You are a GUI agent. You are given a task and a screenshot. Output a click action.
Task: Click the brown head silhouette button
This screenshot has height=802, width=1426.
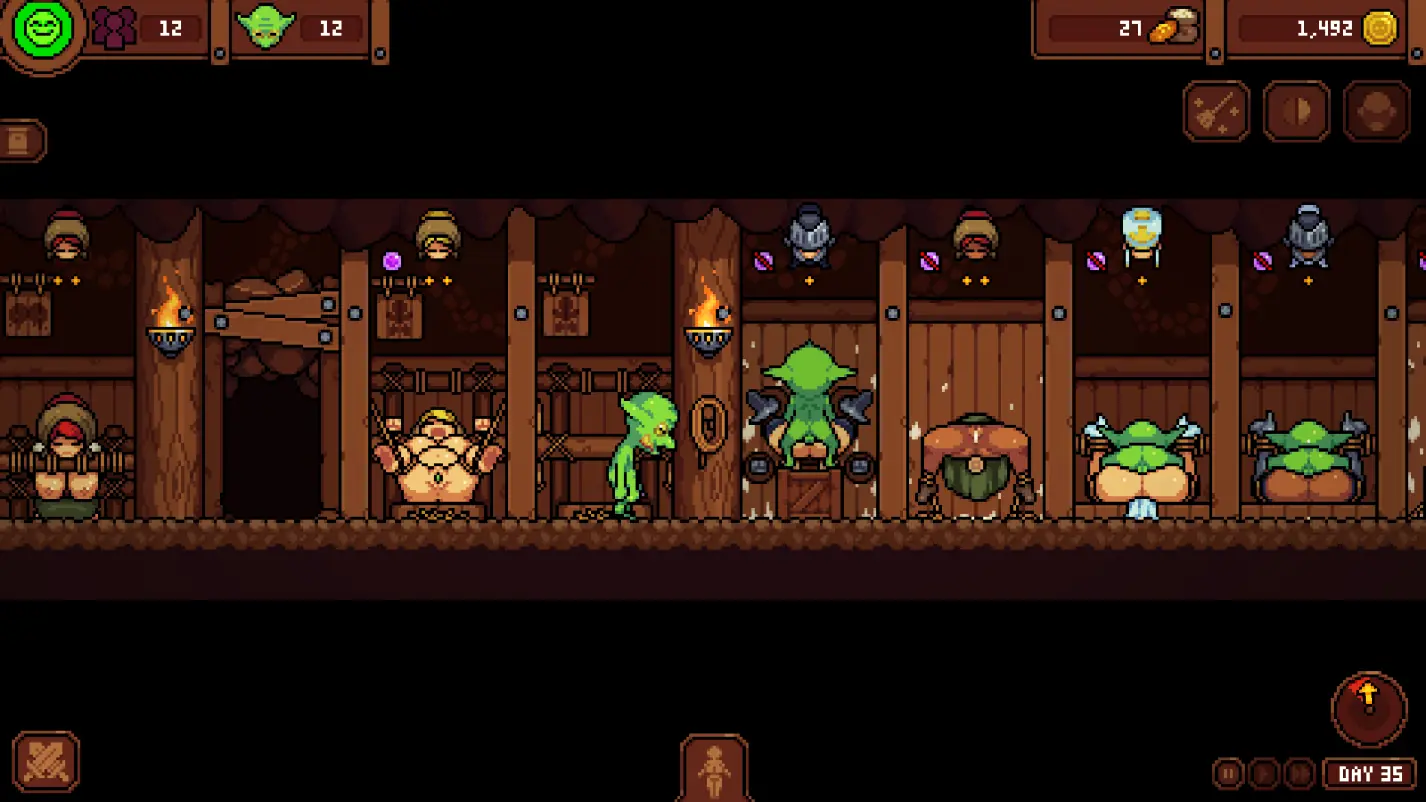click(1376, 111)
